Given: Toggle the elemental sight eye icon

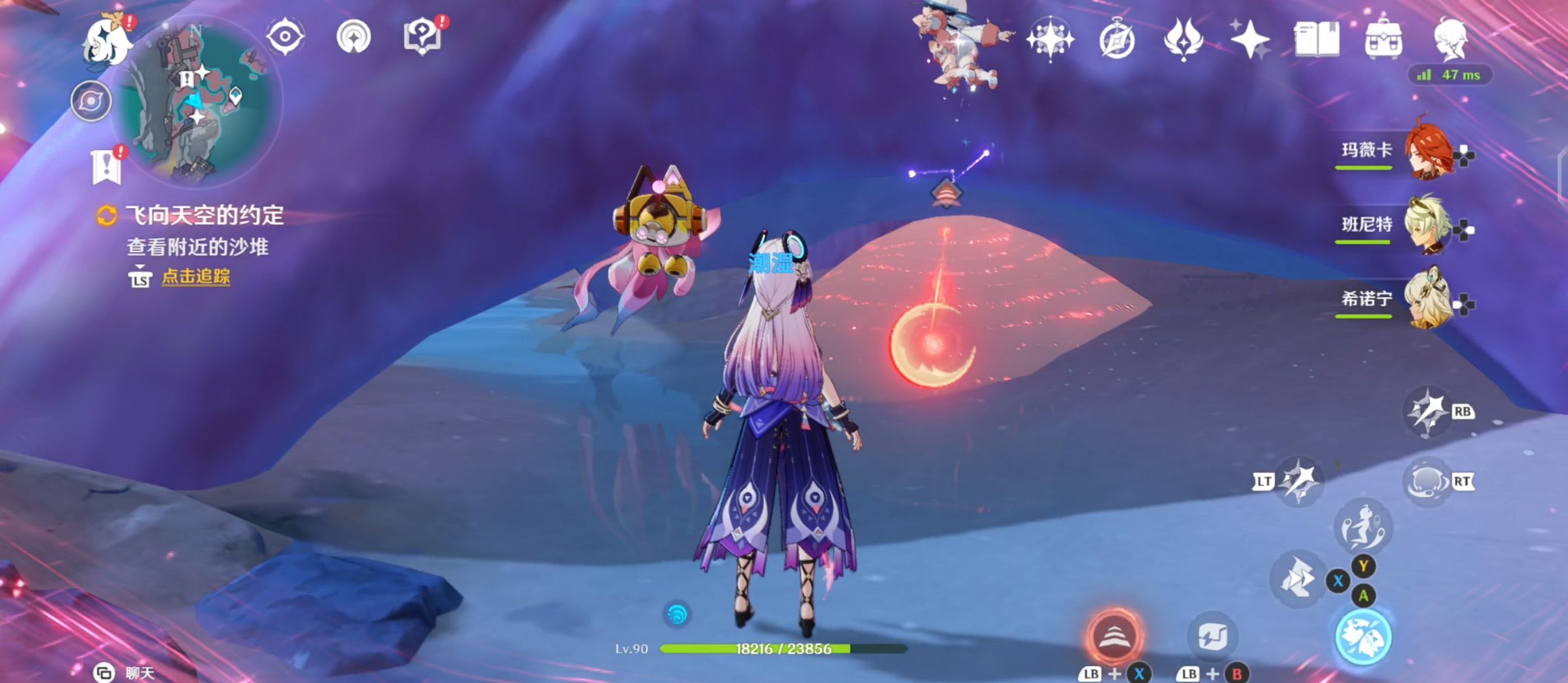Looking at the screenshot, I should point(285,36).
